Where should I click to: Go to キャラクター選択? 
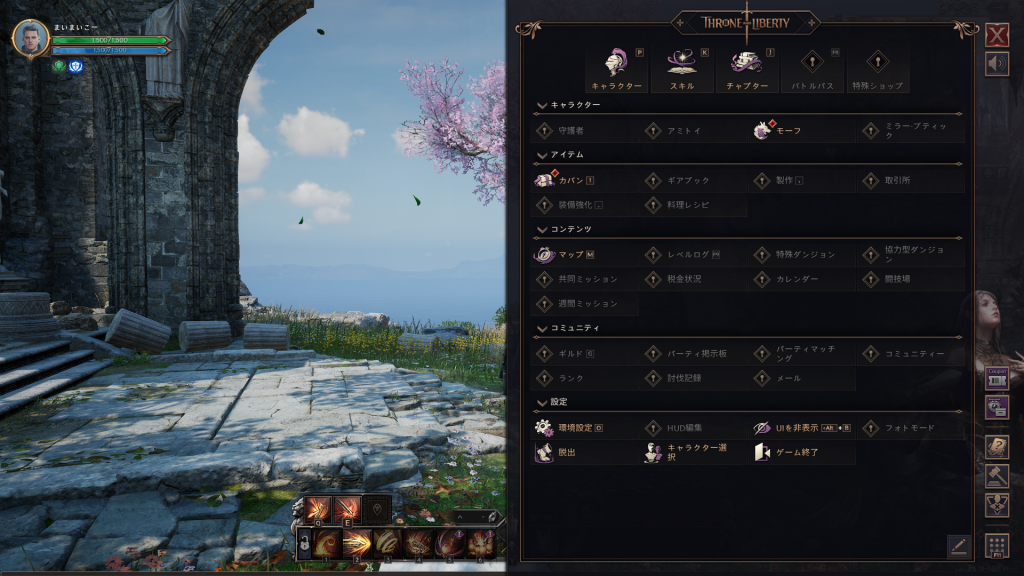coord(685,453)
